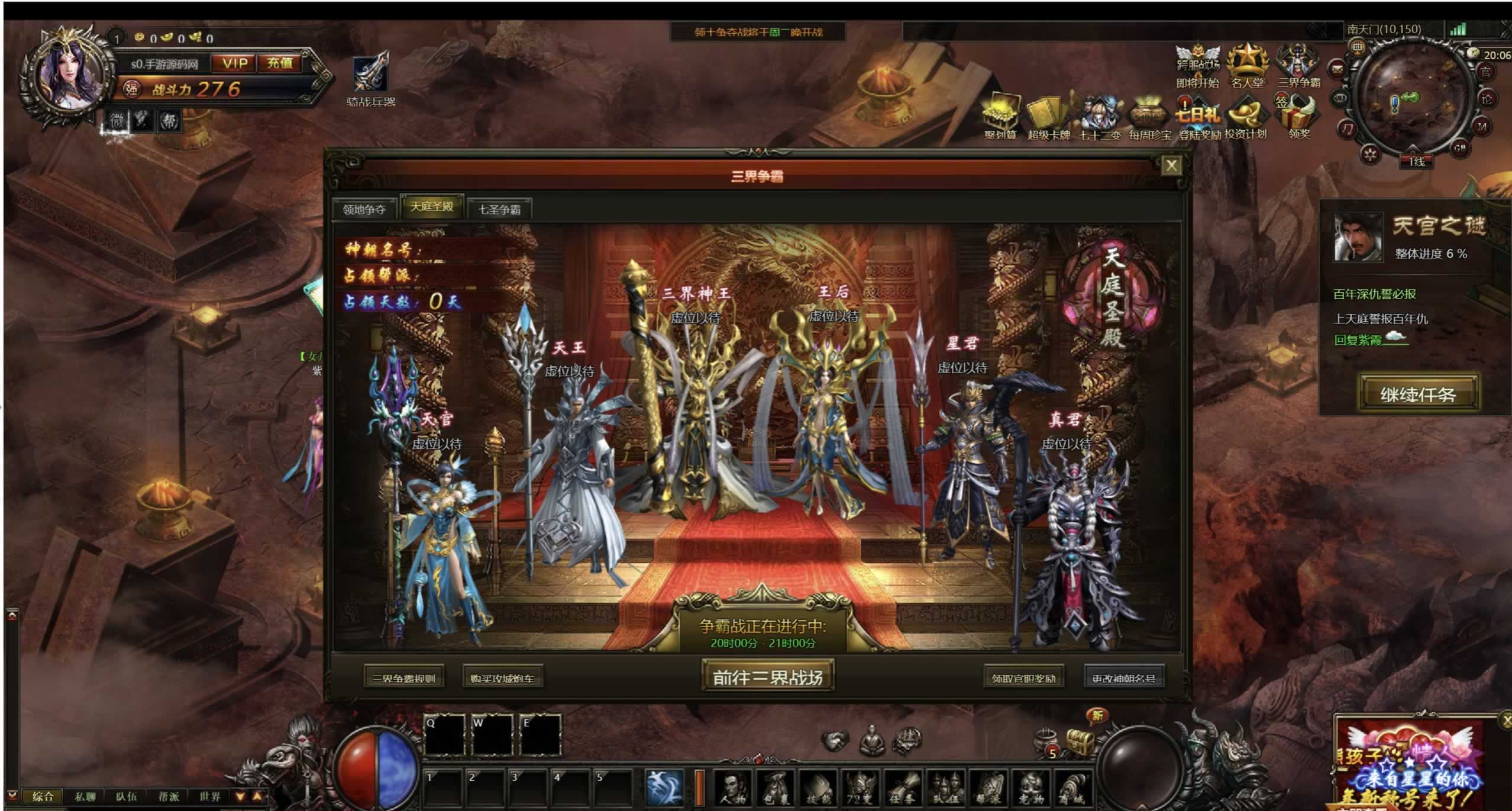The image size is (1512, 811).
Task: Open the 七圣争霸 tab
Action: 499,209
